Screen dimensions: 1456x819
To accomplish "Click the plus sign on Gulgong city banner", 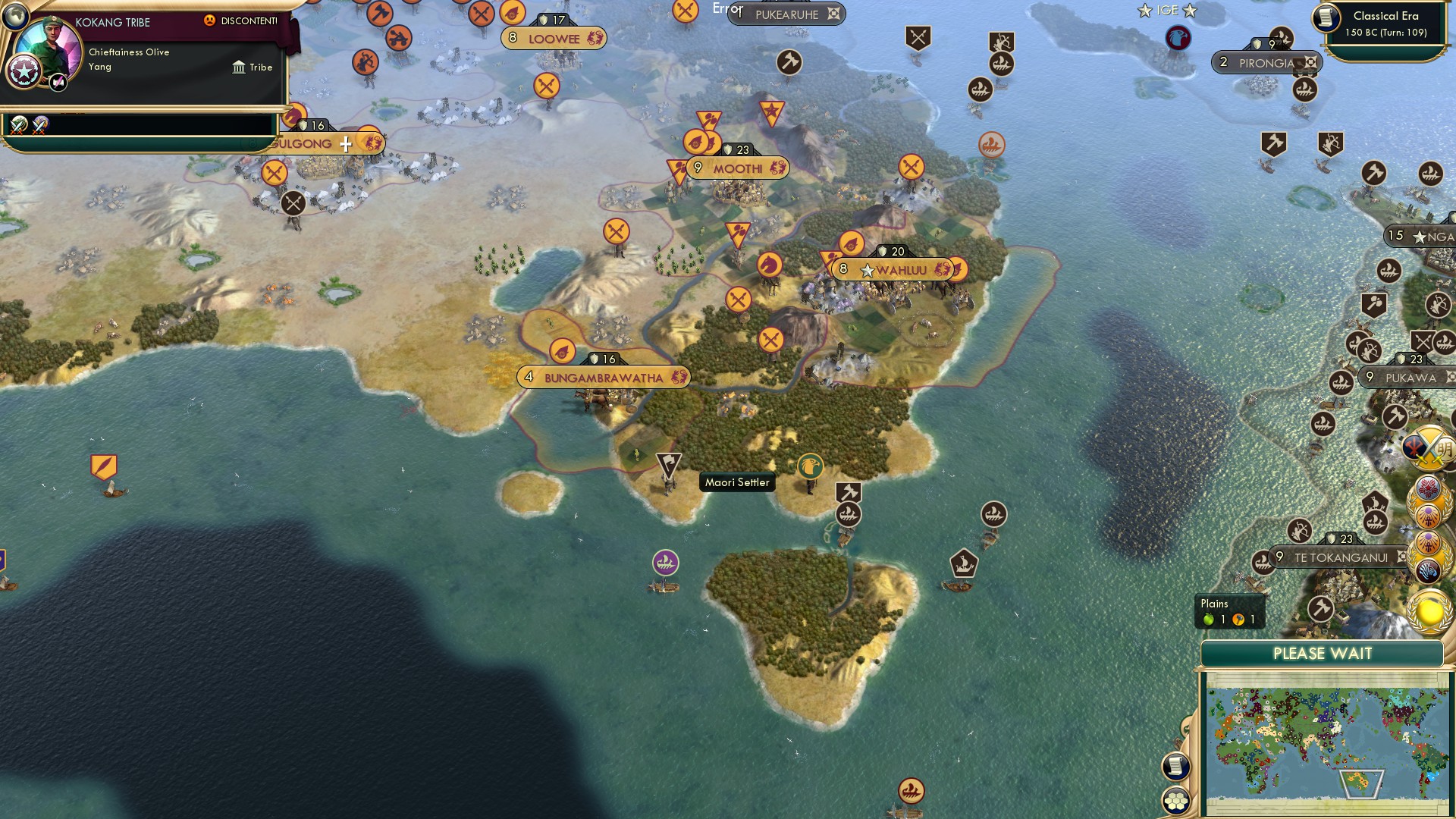I will [345, 143].
